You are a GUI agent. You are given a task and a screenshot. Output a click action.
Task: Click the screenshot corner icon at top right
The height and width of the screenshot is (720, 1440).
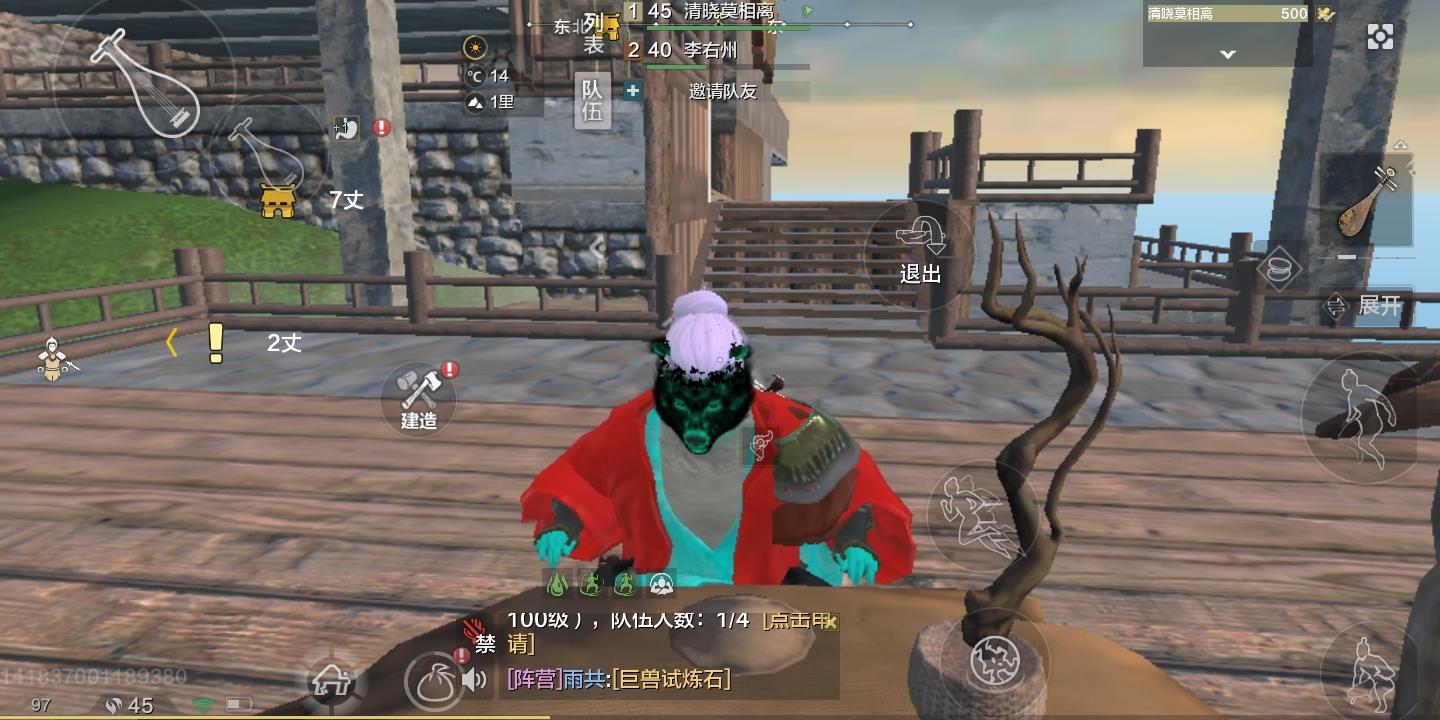pos(1381,36)
